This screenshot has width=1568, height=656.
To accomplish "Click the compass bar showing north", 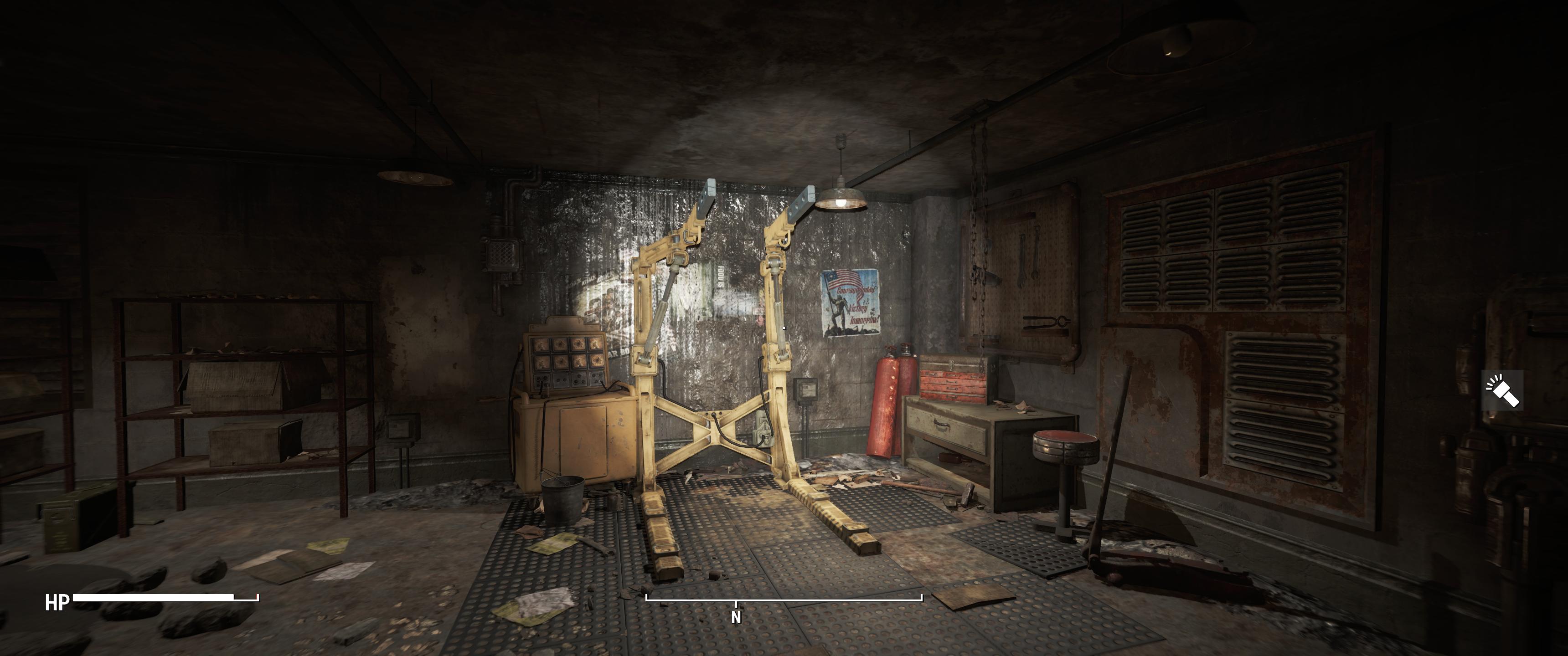I will (x=784, y=600).
